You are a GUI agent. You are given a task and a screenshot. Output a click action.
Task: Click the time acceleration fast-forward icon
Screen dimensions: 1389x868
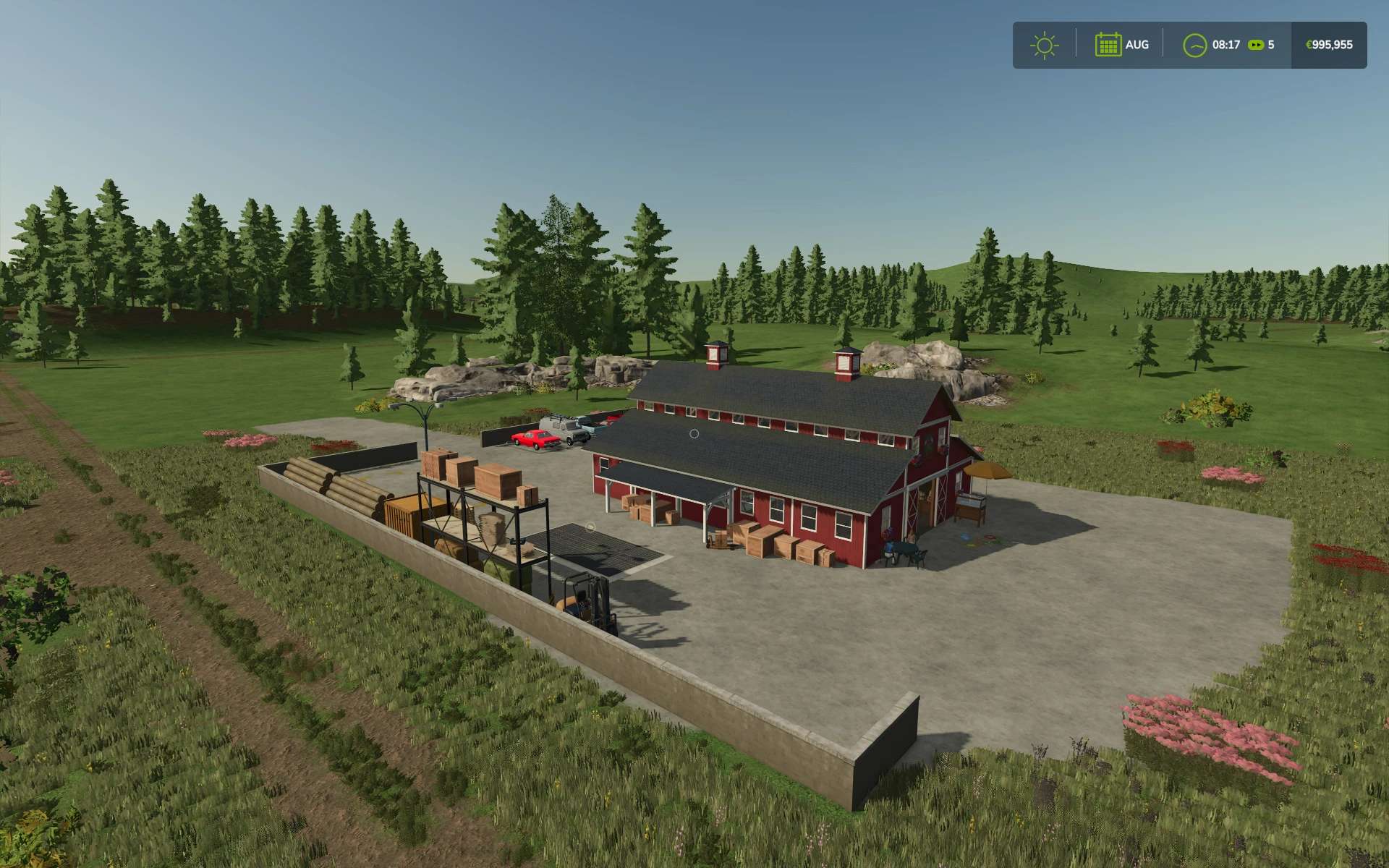[1257, 45]
